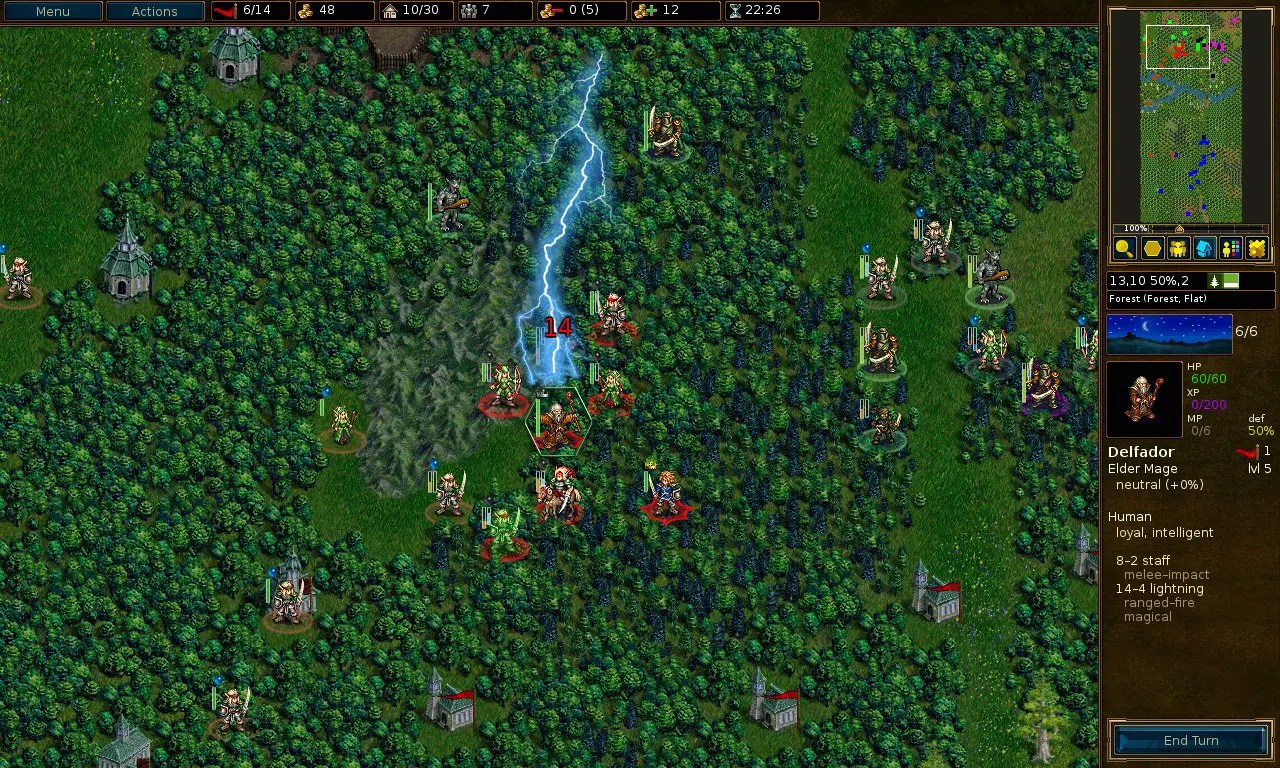This screenshot has height=768, width=1280.
Task: Click the turn flag icon showing 6/14
Action: (227, 11)
